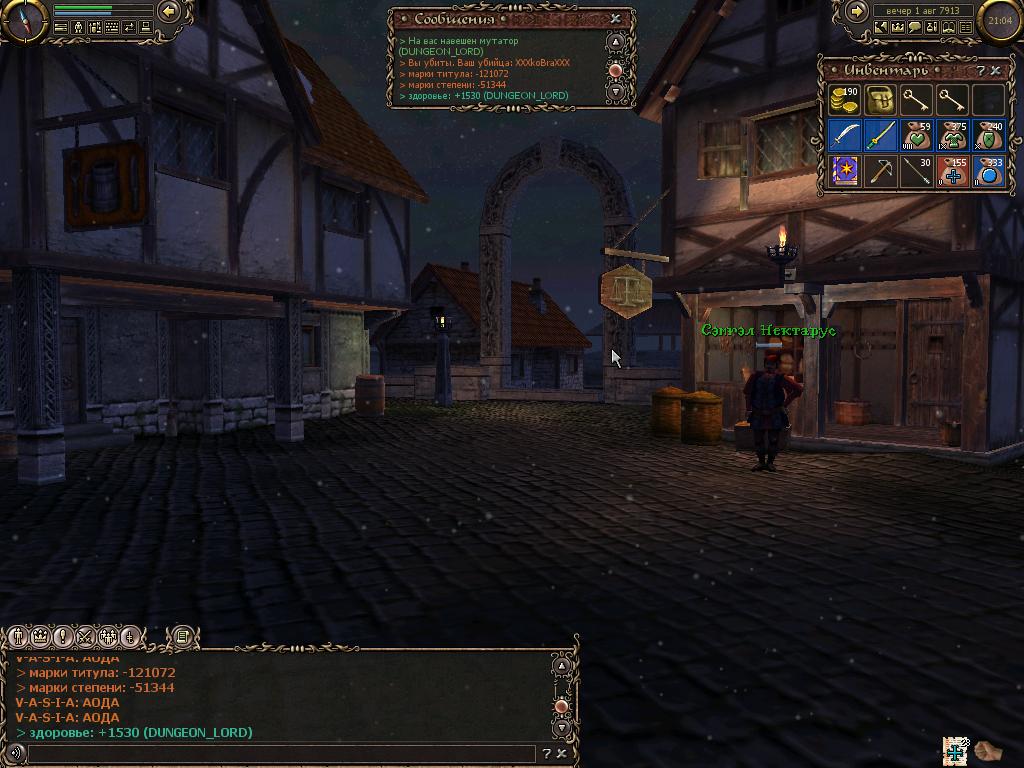Collapse the top-left panel with yellow arrow
1024x768 pixels.
[169, 11]
